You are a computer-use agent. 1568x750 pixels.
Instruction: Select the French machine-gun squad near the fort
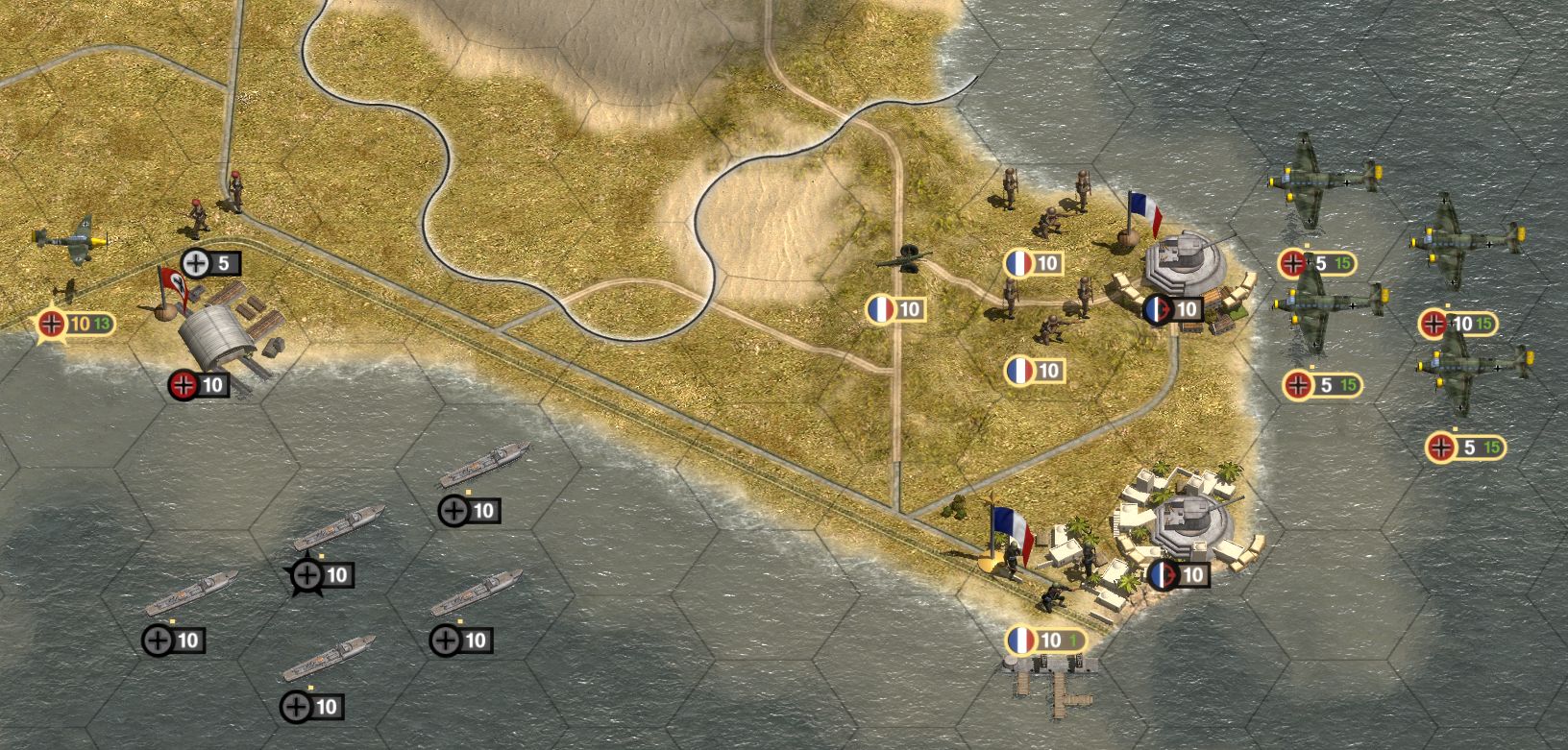pos(1049,221)
